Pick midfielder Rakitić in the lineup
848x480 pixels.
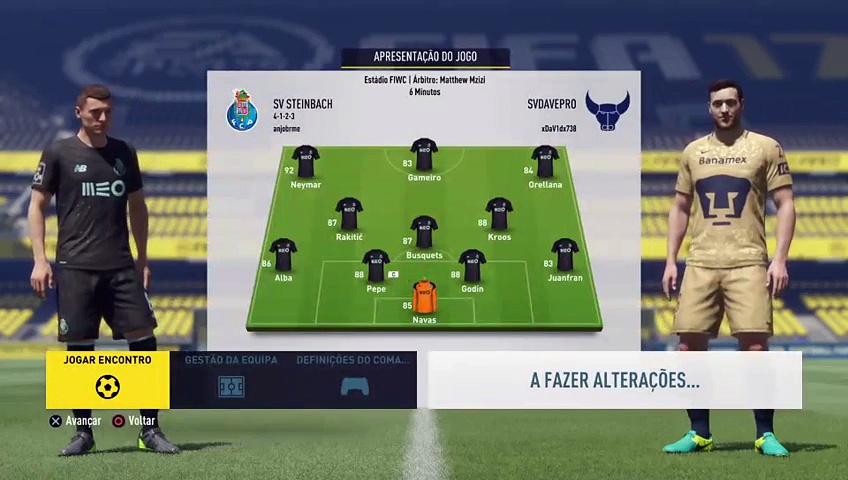point(349,214)
